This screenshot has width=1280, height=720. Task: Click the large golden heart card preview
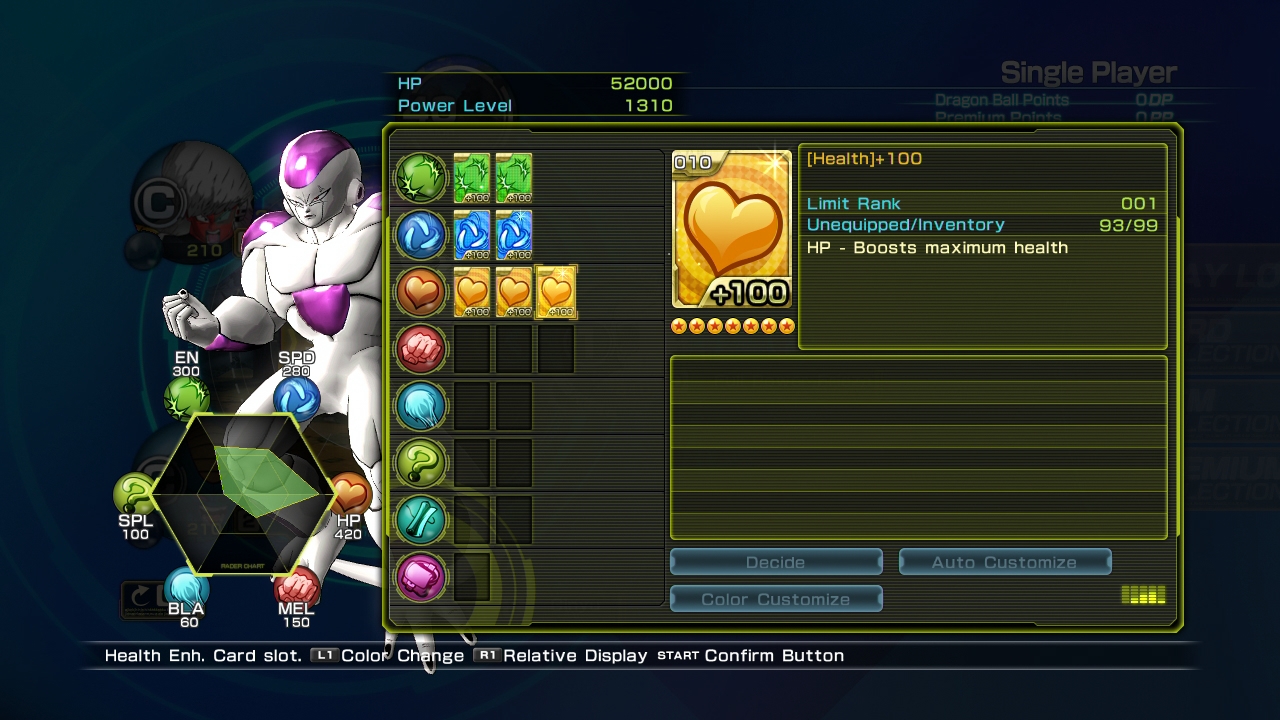(x=732, y=230)
